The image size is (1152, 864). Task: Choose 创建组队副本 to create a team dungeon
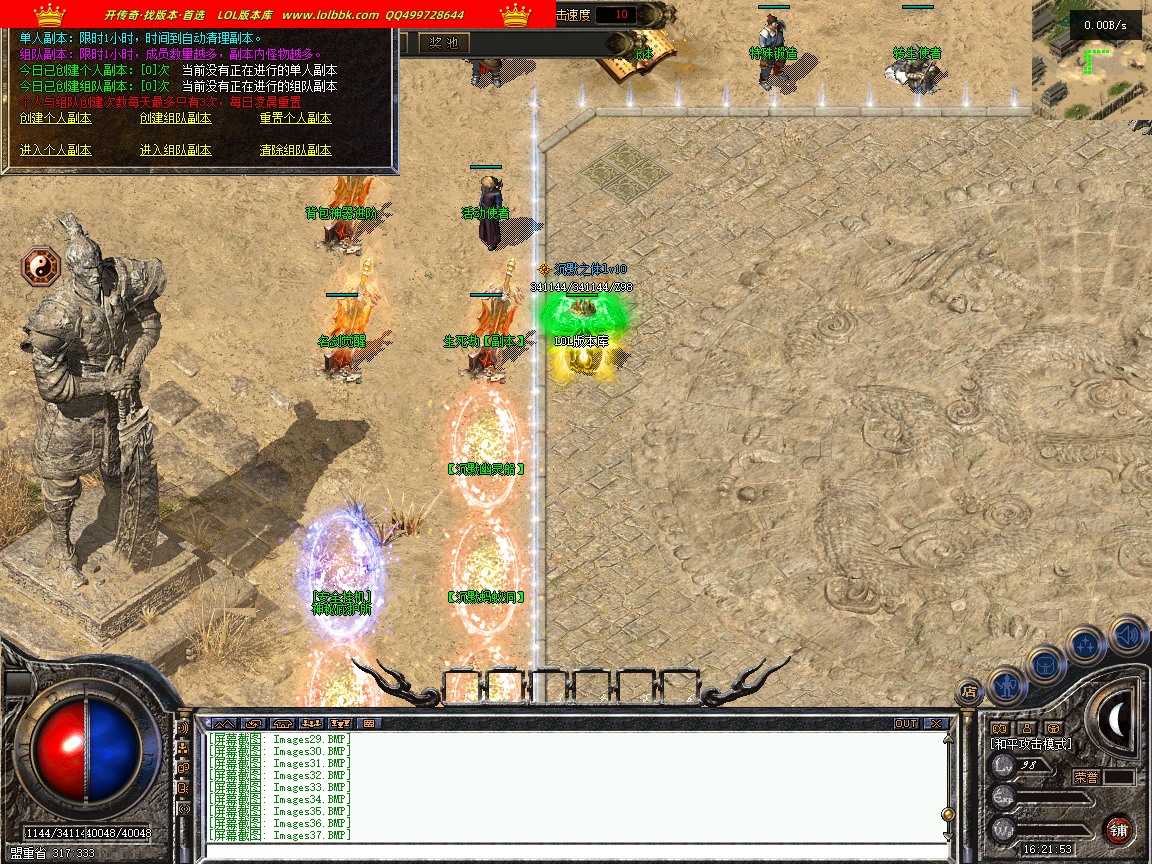click(175, 118)
